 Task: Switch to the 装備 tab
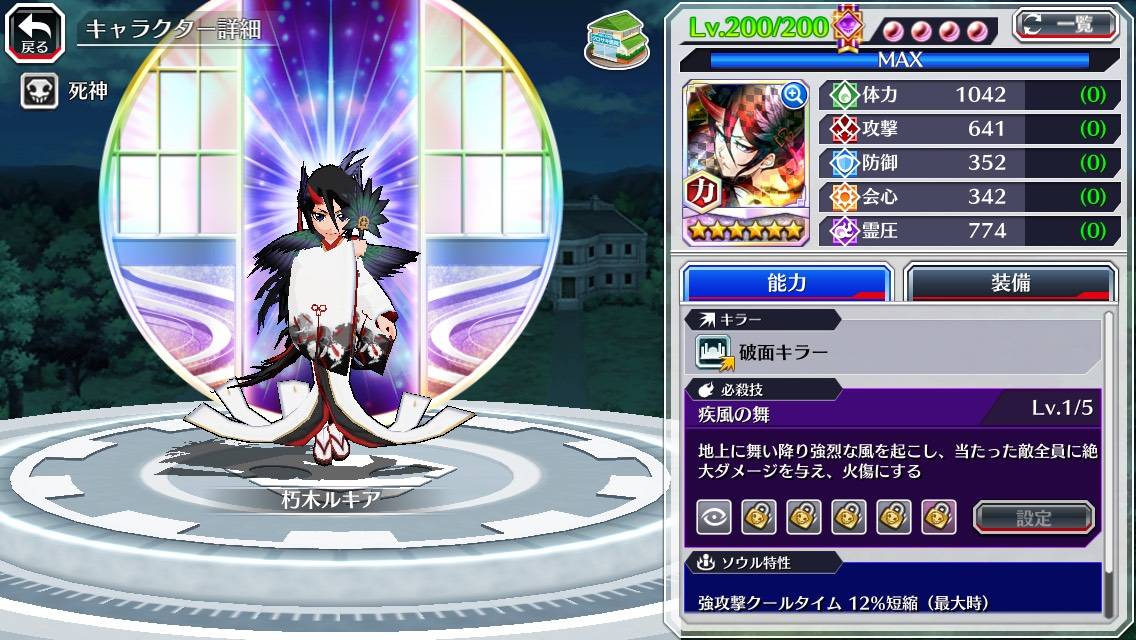(x=1010, y=283)
